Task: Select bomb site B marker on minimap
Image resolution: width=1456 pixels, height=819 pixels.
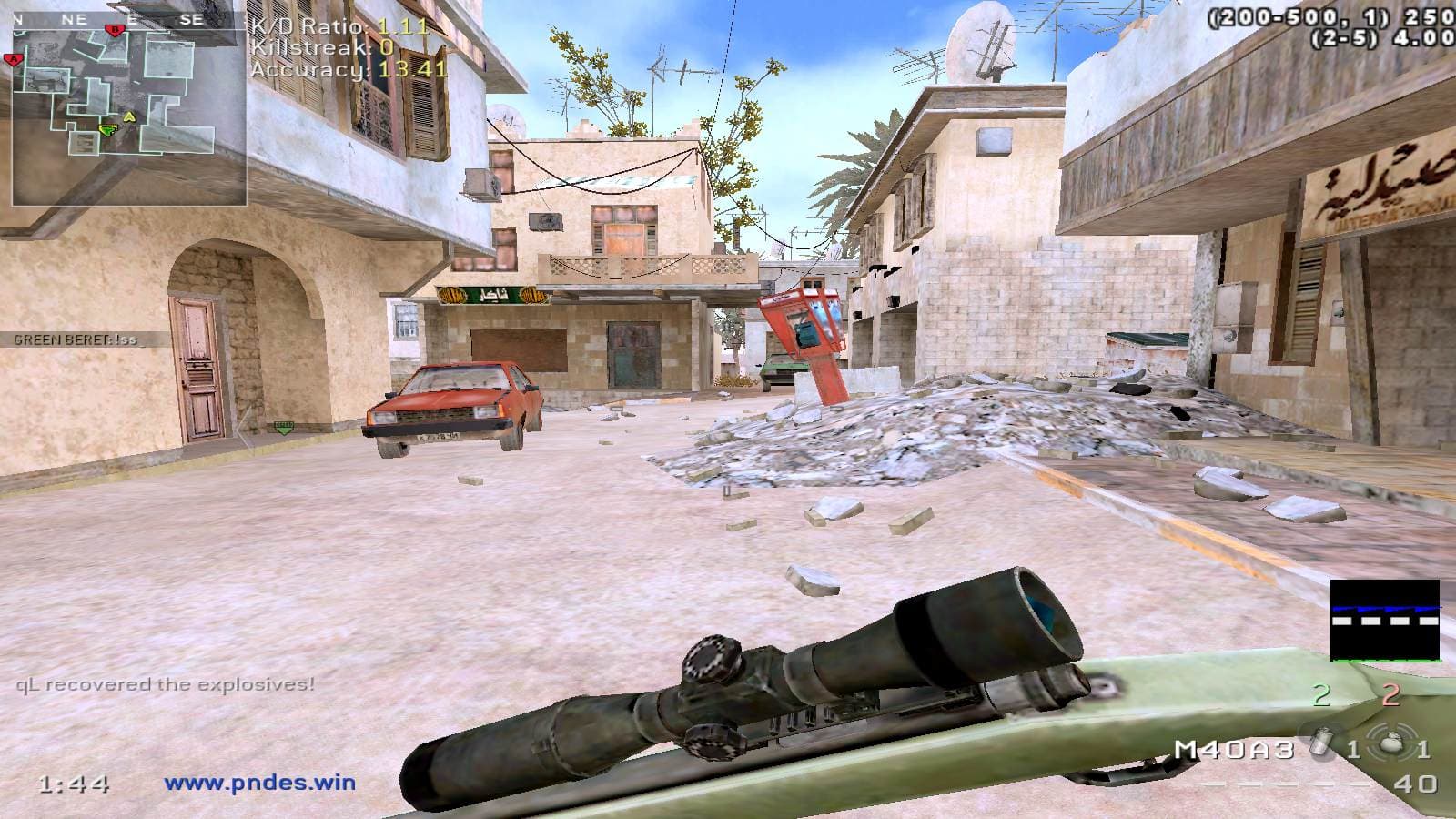Action: pos(115,30)
